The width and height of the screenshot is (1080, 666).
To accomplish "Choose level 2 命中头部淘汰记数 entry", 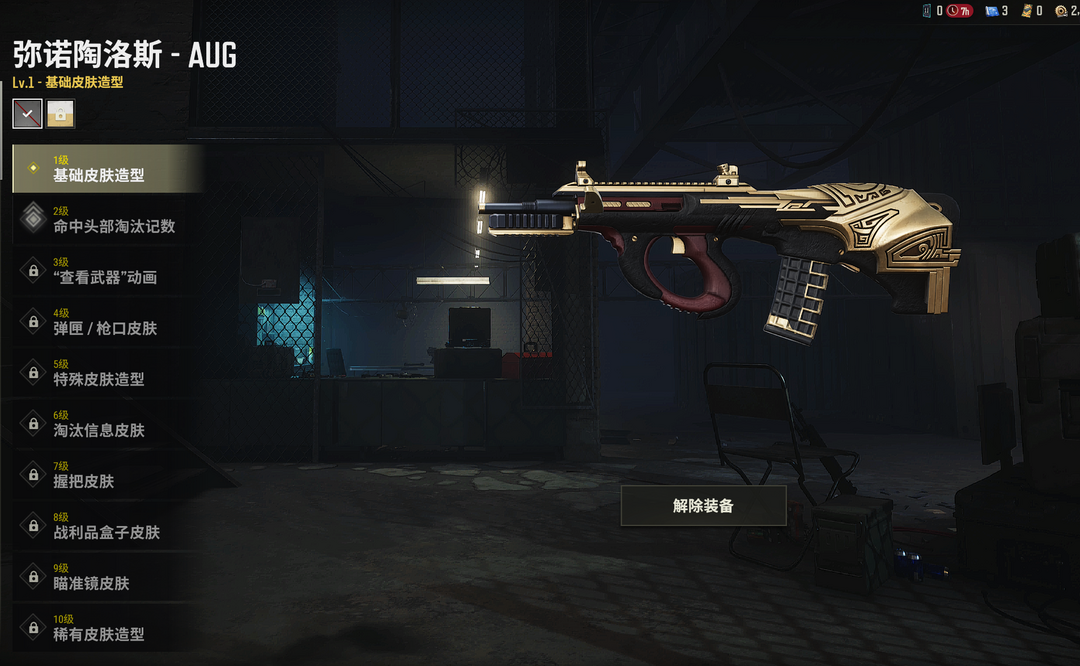I will [x=108, y=220].
